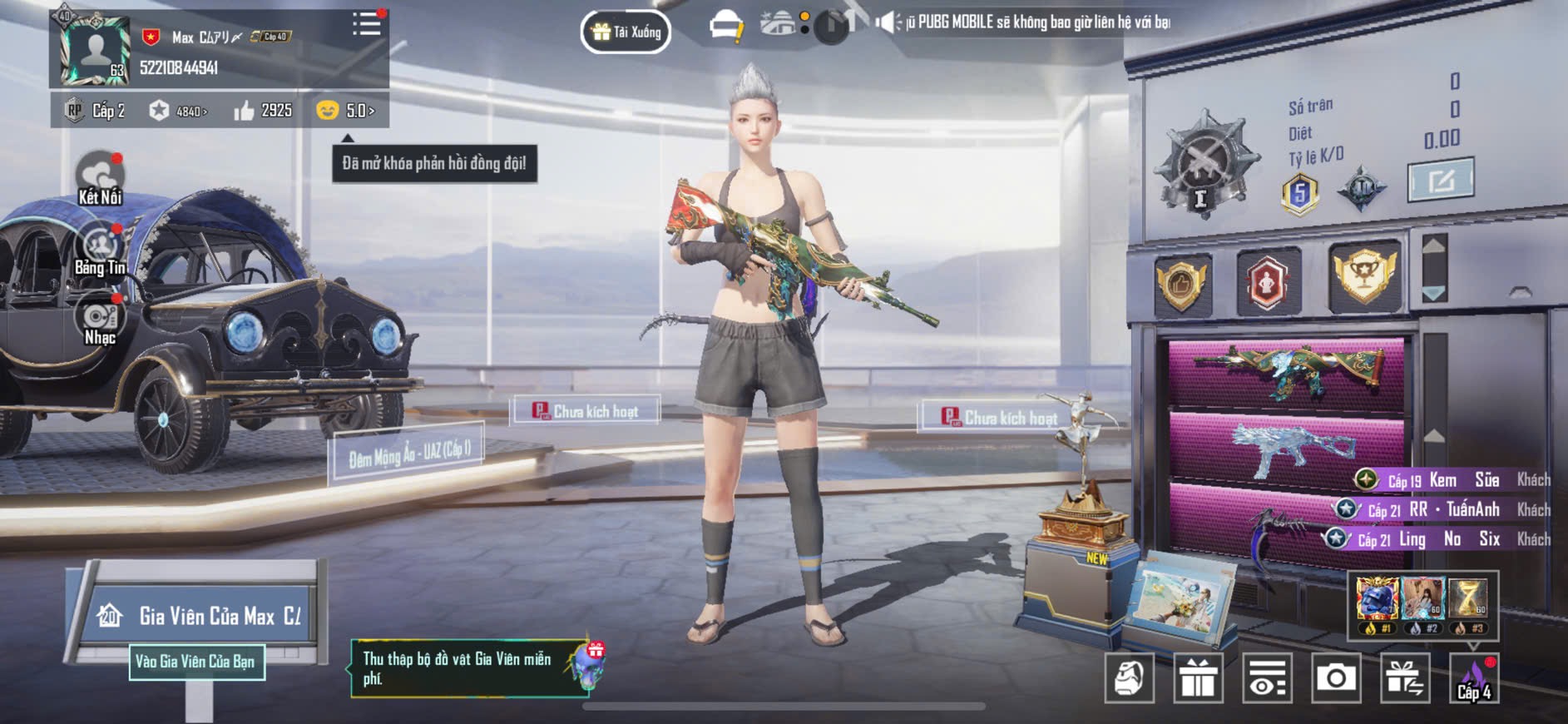Image resolution: width=1568 pixels, height=724 pixels.
Task: Click Vào Gia Viên Của Bạn button
Action: click(196, 662)
